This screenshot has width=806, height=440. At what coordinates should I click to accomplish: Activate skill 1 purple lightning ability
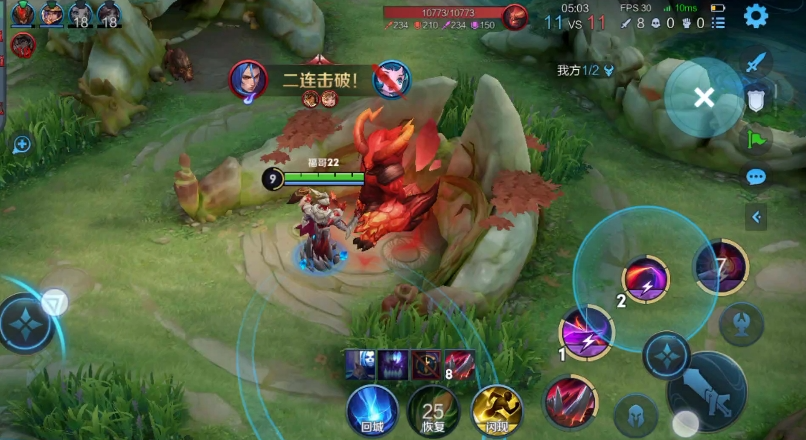tap(586, 332)
